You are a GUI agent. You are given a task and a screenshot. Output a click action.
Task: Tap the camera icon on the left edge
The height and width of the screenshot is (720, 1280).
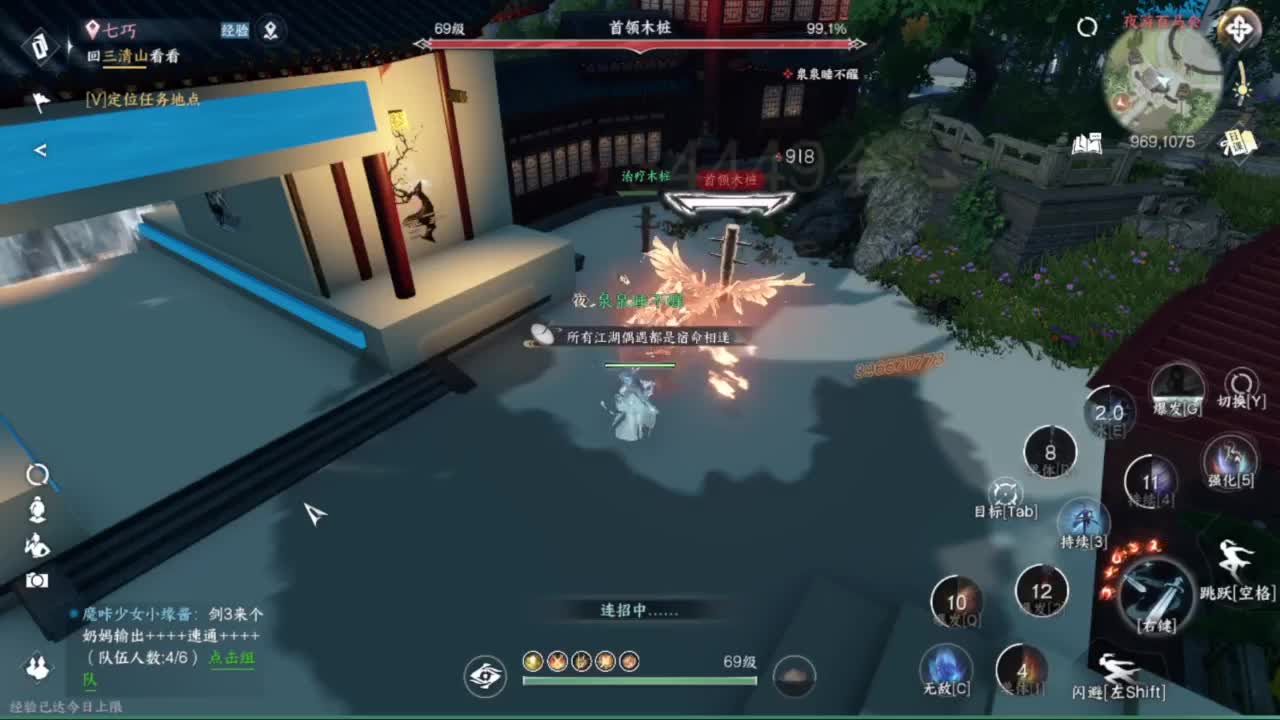(x=37, y=580)
